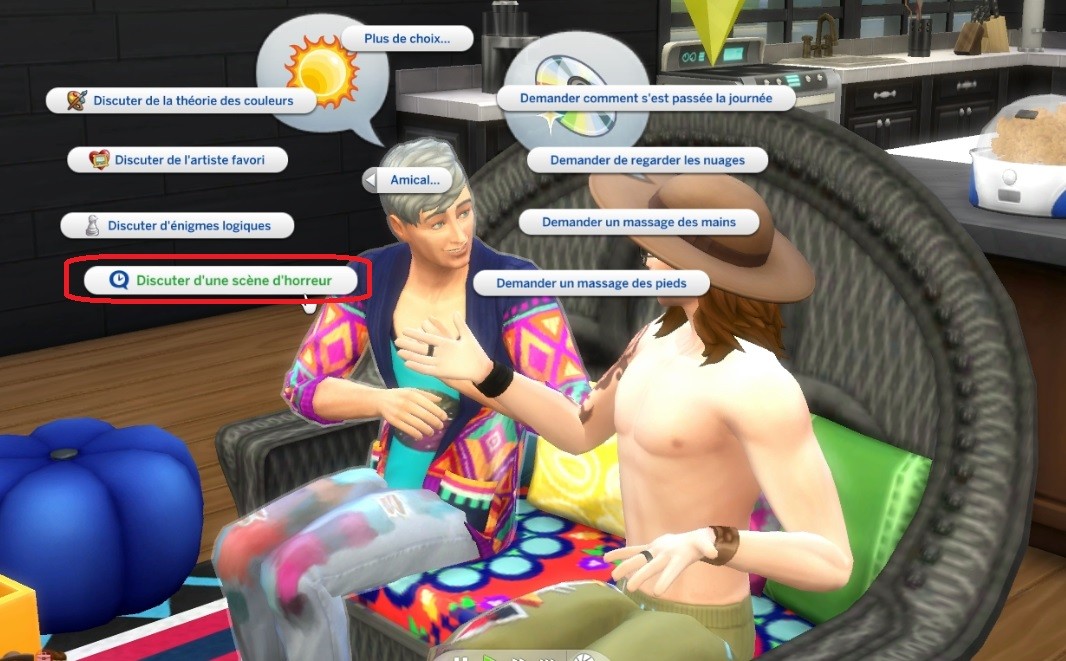This screenshot has width=1066, height=661.
Task: Select "Discuter de la théorie des couleurs"
Action: point(182,100)
